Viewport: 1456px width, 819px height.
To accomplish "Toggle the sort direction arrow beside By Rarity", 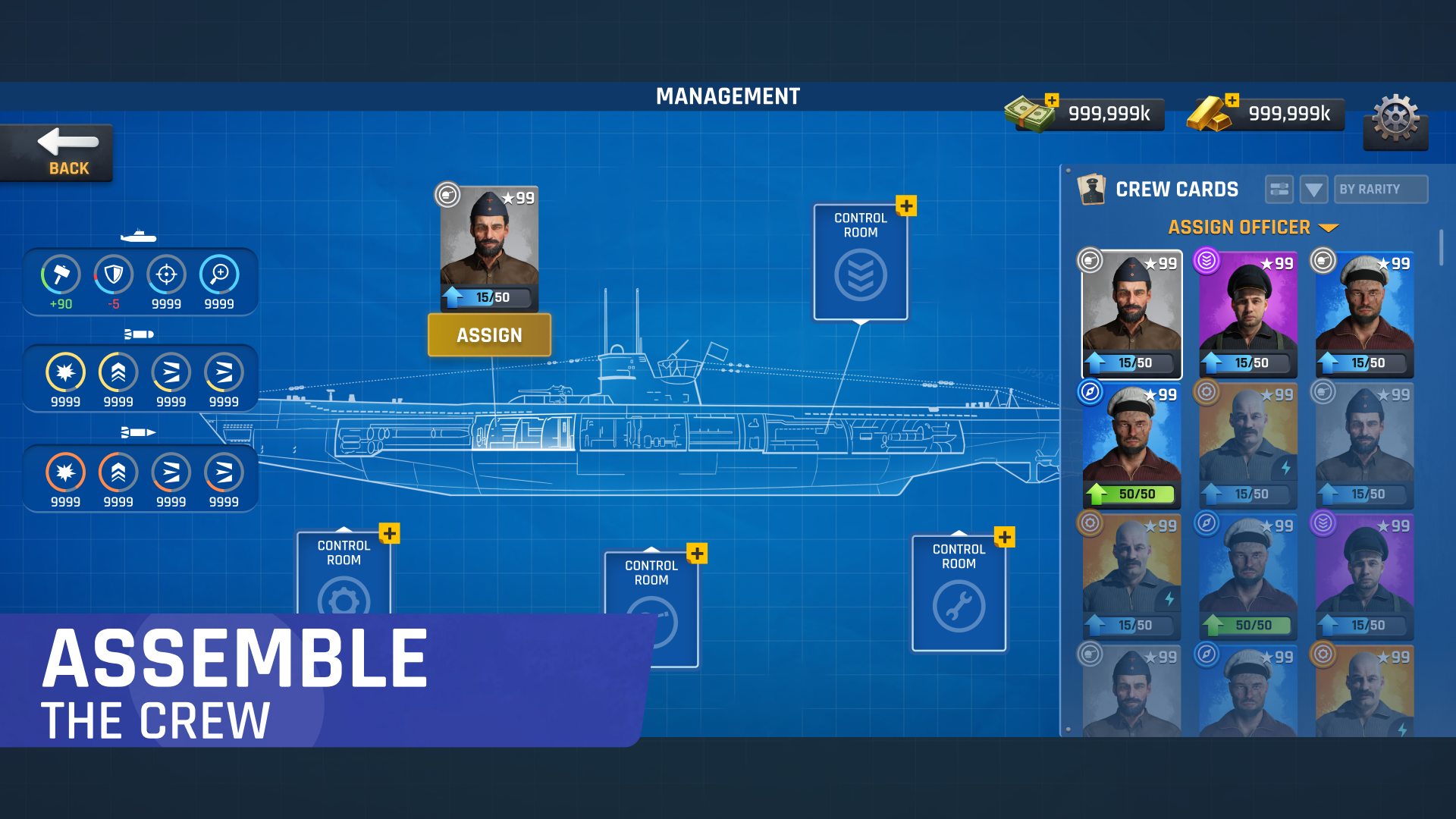I will click(x=1314, y=189).
